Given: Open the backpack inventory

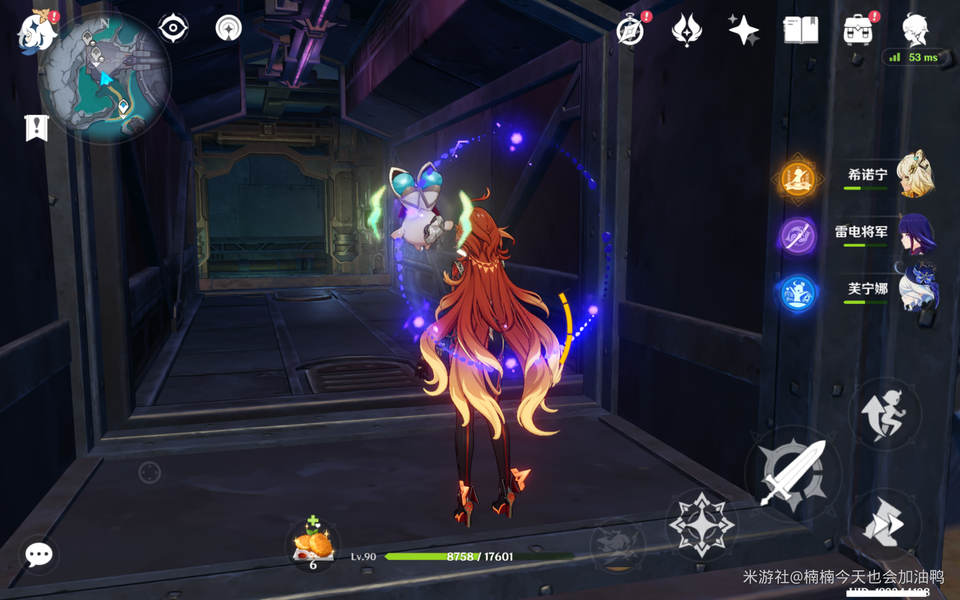Looking at the screenshot, I should [858, 30].
